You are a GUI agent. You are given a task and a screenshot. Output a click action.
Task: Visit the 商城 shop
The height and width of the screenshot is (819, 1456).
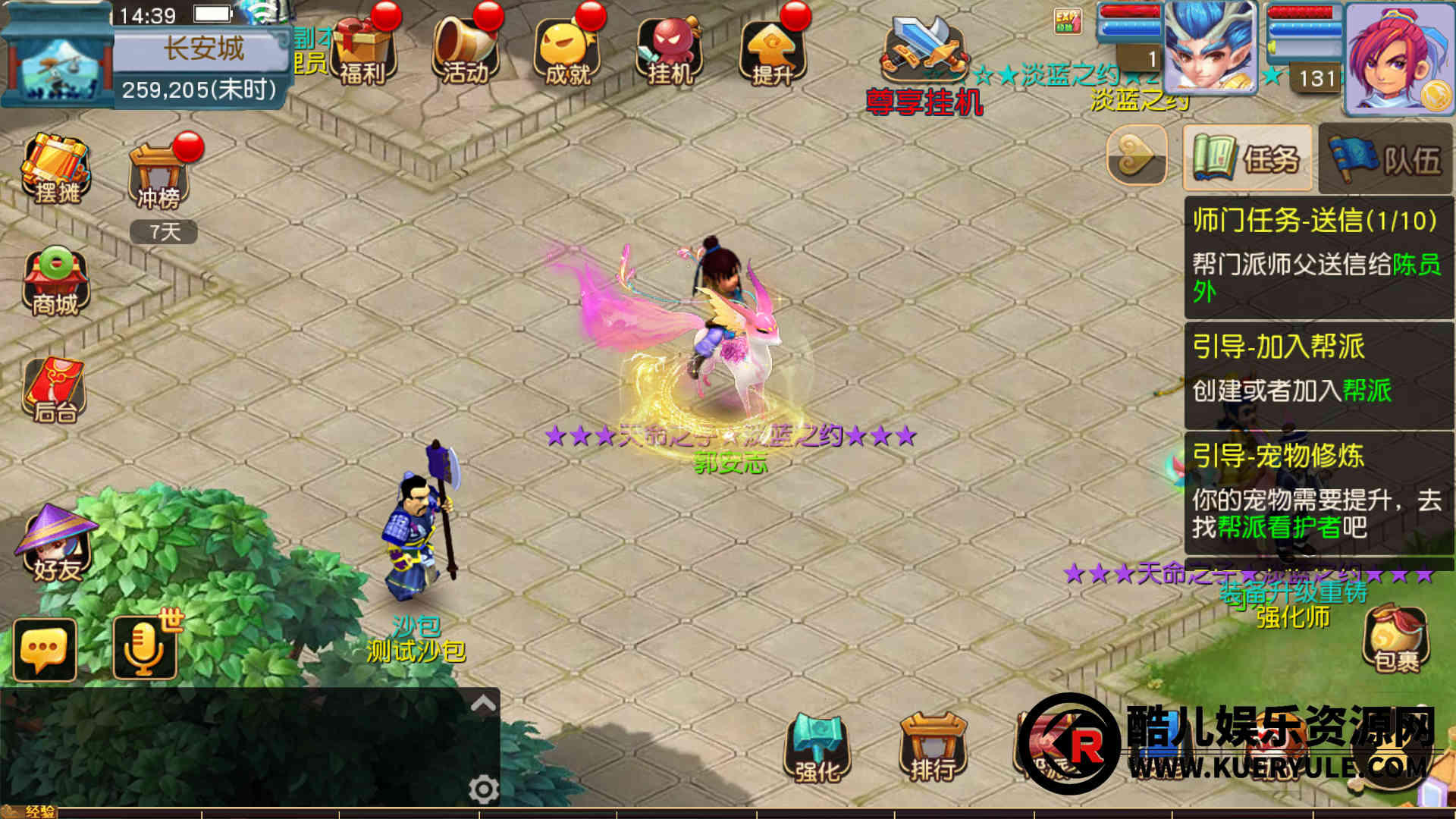[x=55, y=281]
